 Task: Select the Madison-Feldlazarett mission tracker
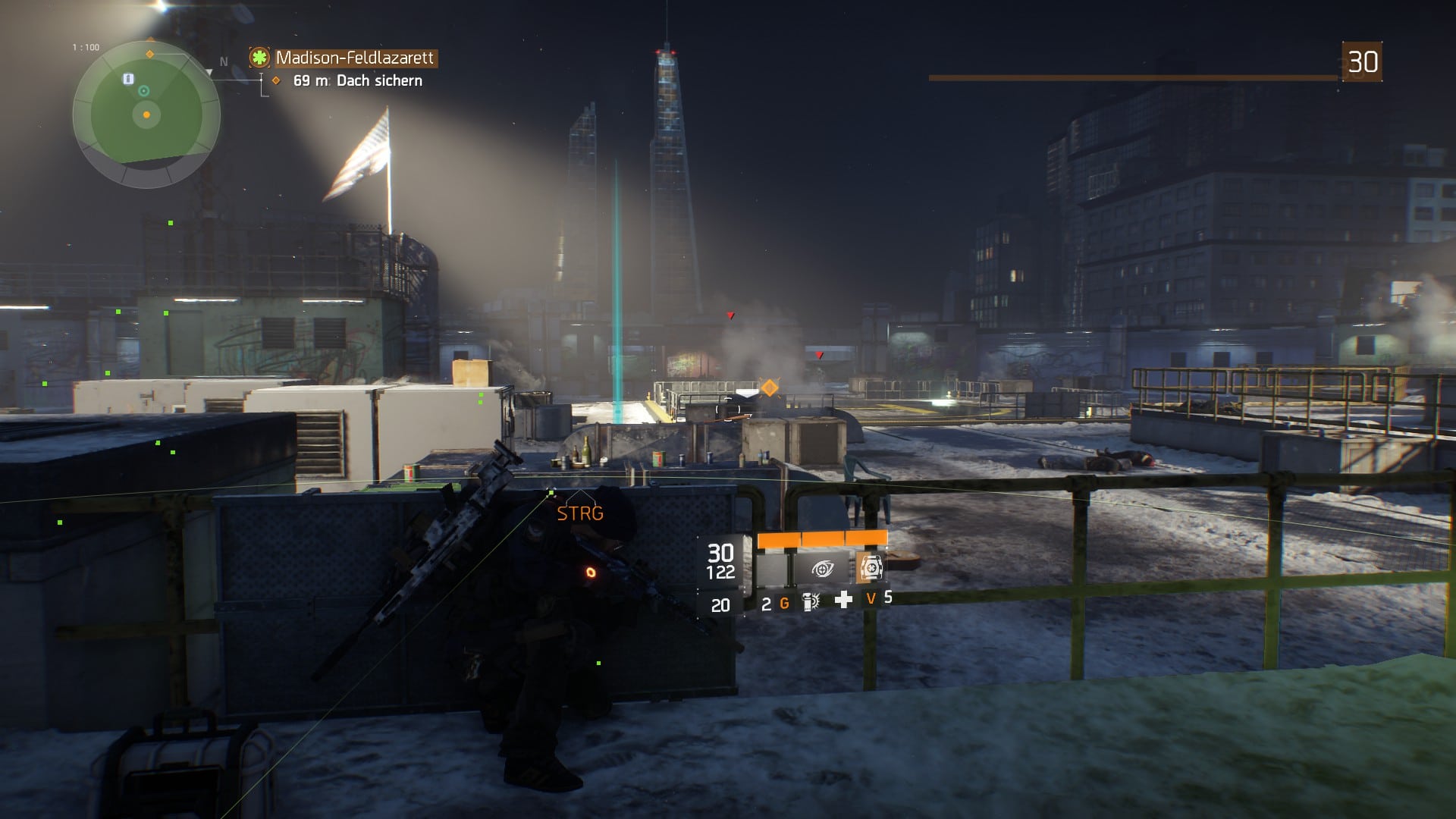[354, 58]
